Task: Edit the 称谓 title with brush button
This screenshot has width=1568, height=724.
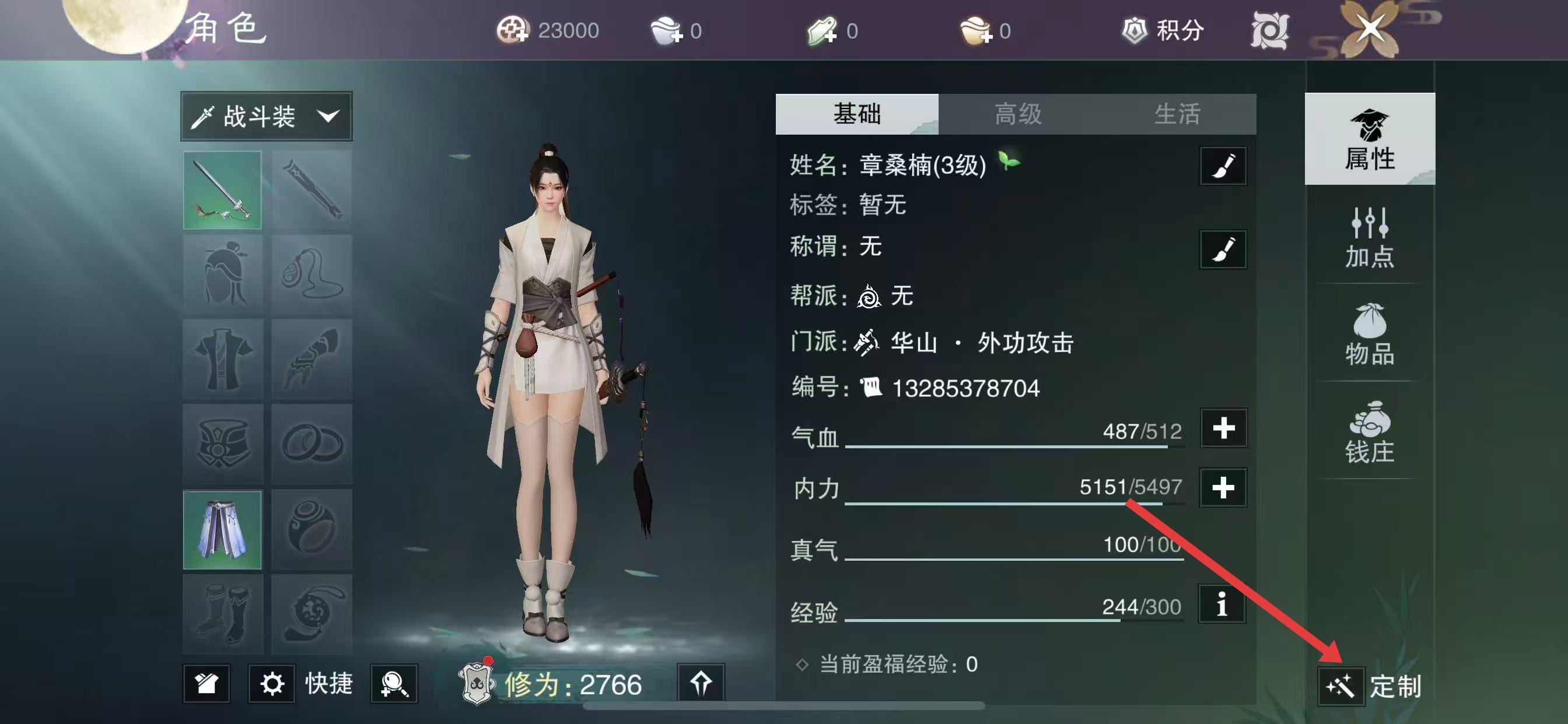Action: (x=1223, y=249)
